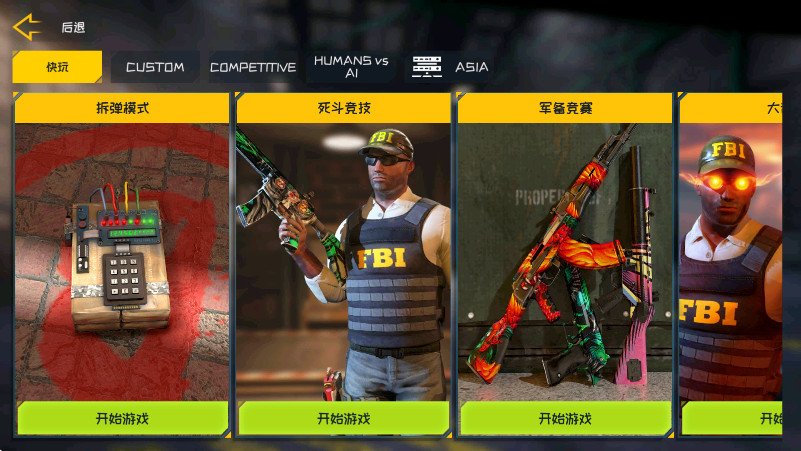Screen dimensions: 801x451
Task: Choose the HUMANS vs AI tab
Action: click(x=350, y=67)
